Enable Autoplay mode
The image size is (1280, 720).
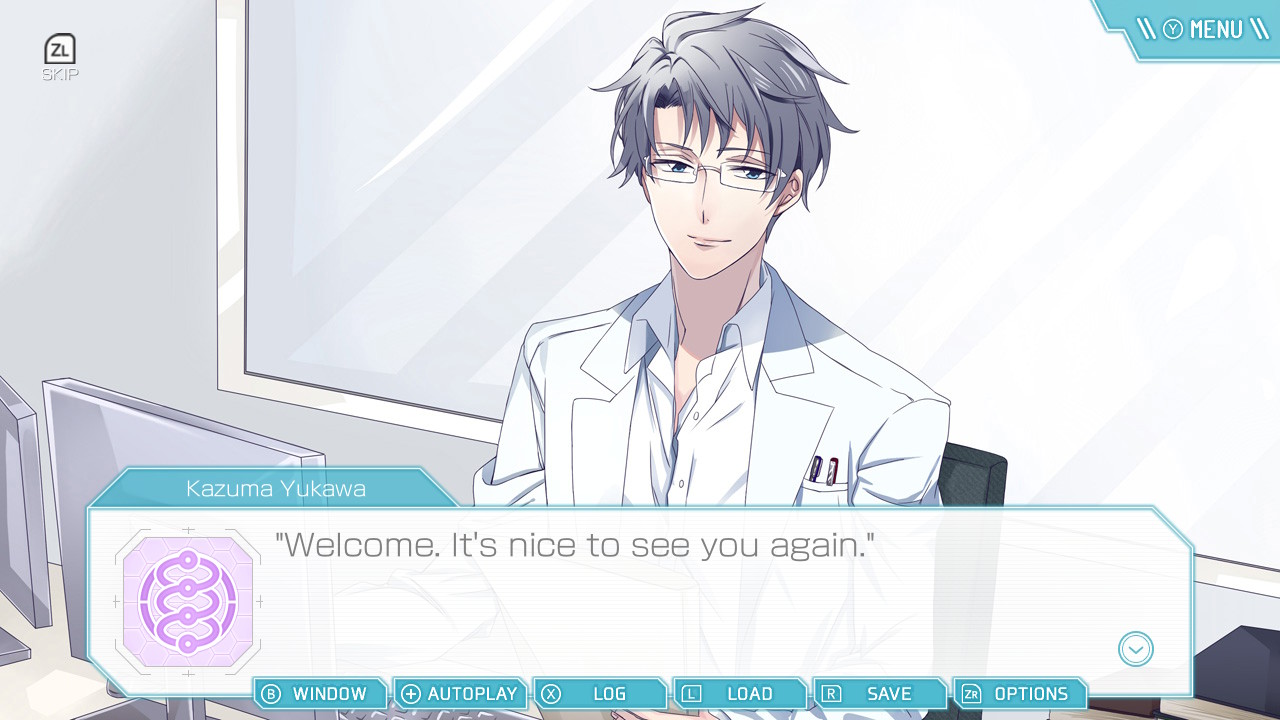coord(460,693)
